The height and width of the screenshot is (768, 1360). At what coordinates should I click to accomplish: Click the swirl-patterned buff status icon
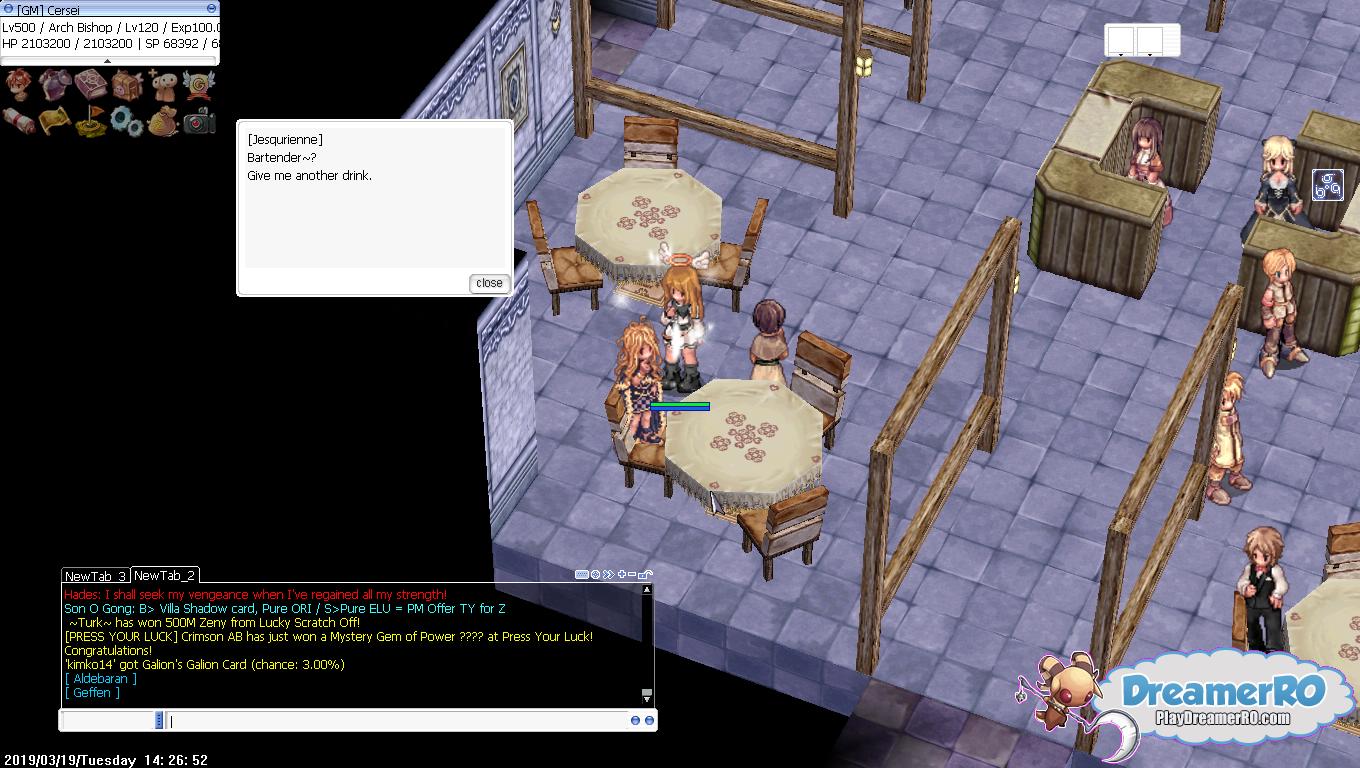click(1327, 185)
